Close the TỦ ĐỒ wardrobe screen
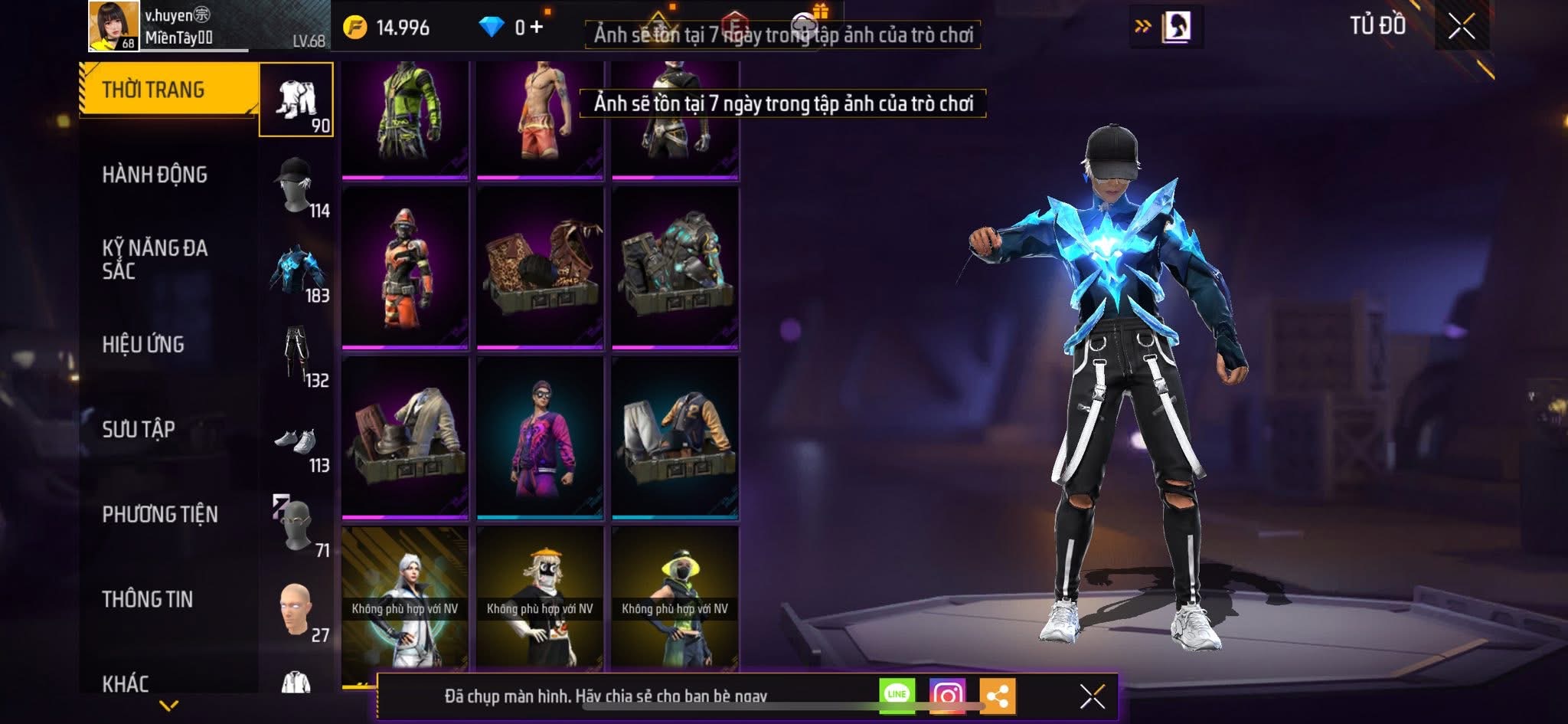The height and width of the screenshot is (724, 1568). tap(1461, 27)
